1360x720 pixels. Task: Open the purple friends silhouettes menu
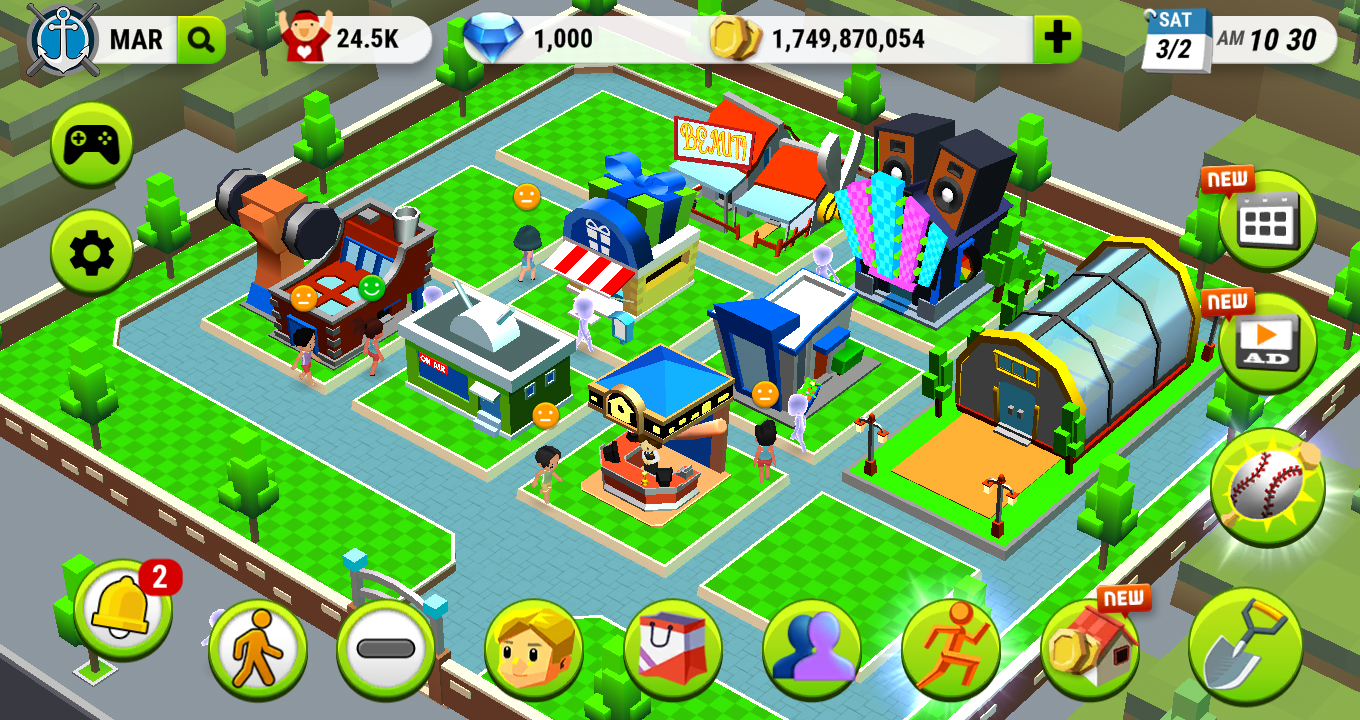pos(811,650)
